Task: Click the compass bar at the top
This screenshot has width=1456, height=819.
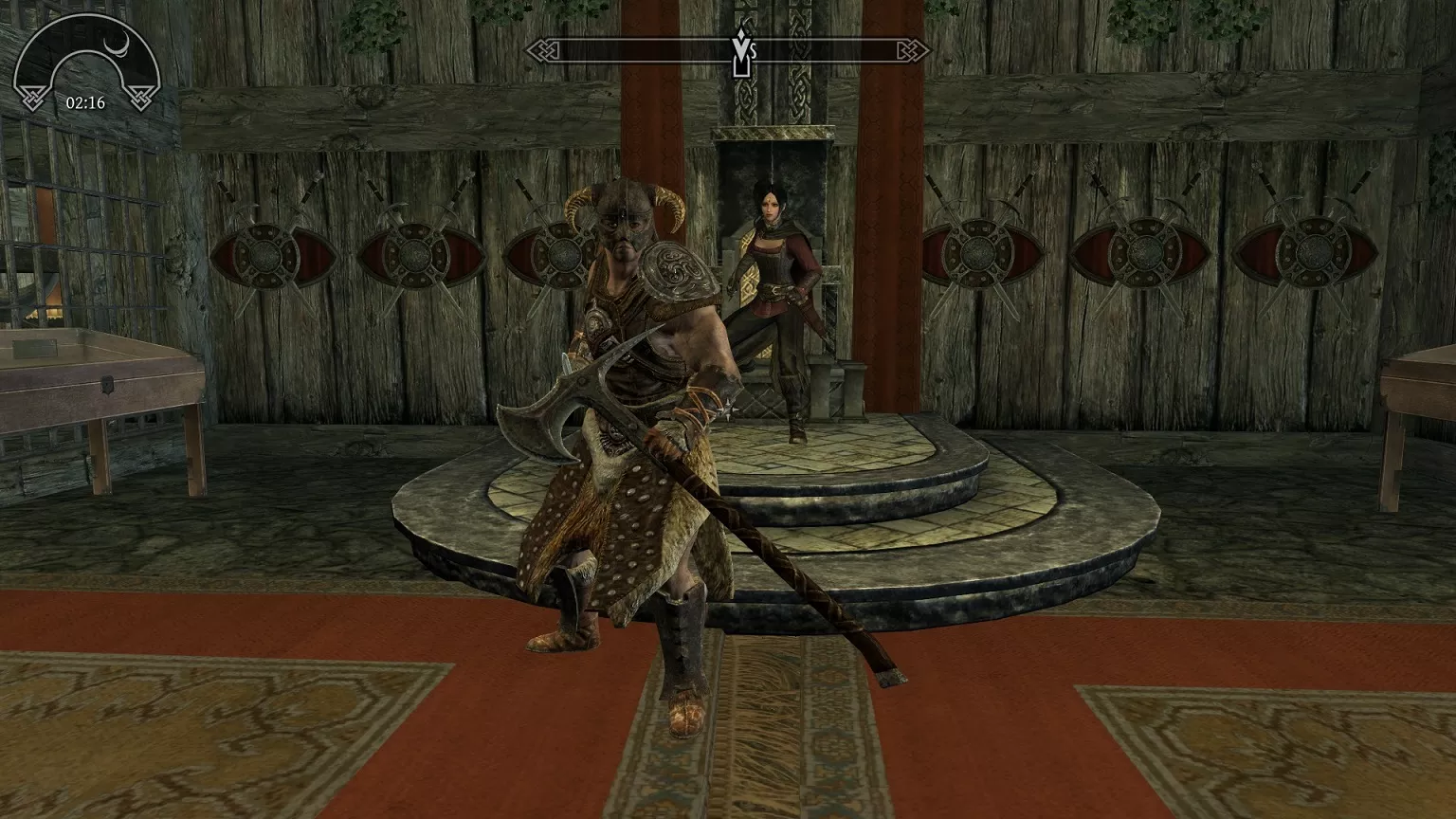Action: 626,49
